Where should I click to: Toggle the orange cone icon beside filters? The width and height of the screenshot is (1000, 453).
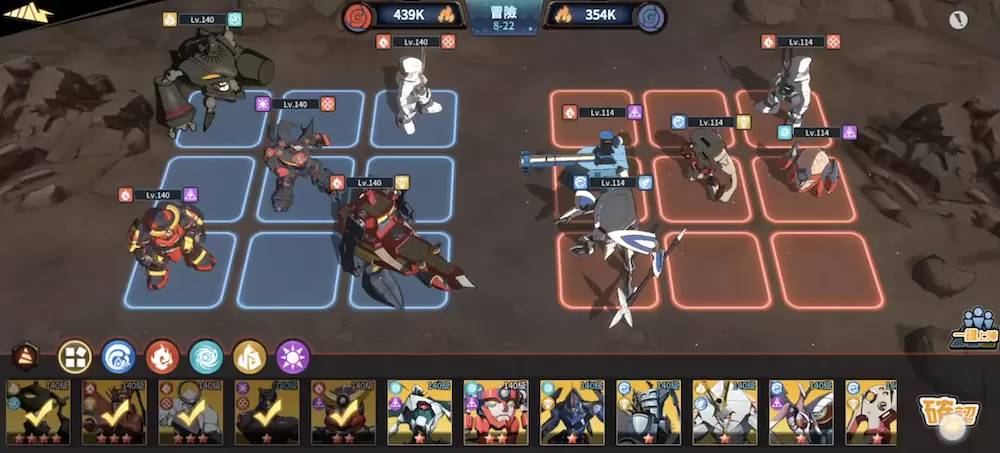coord(27,356)
